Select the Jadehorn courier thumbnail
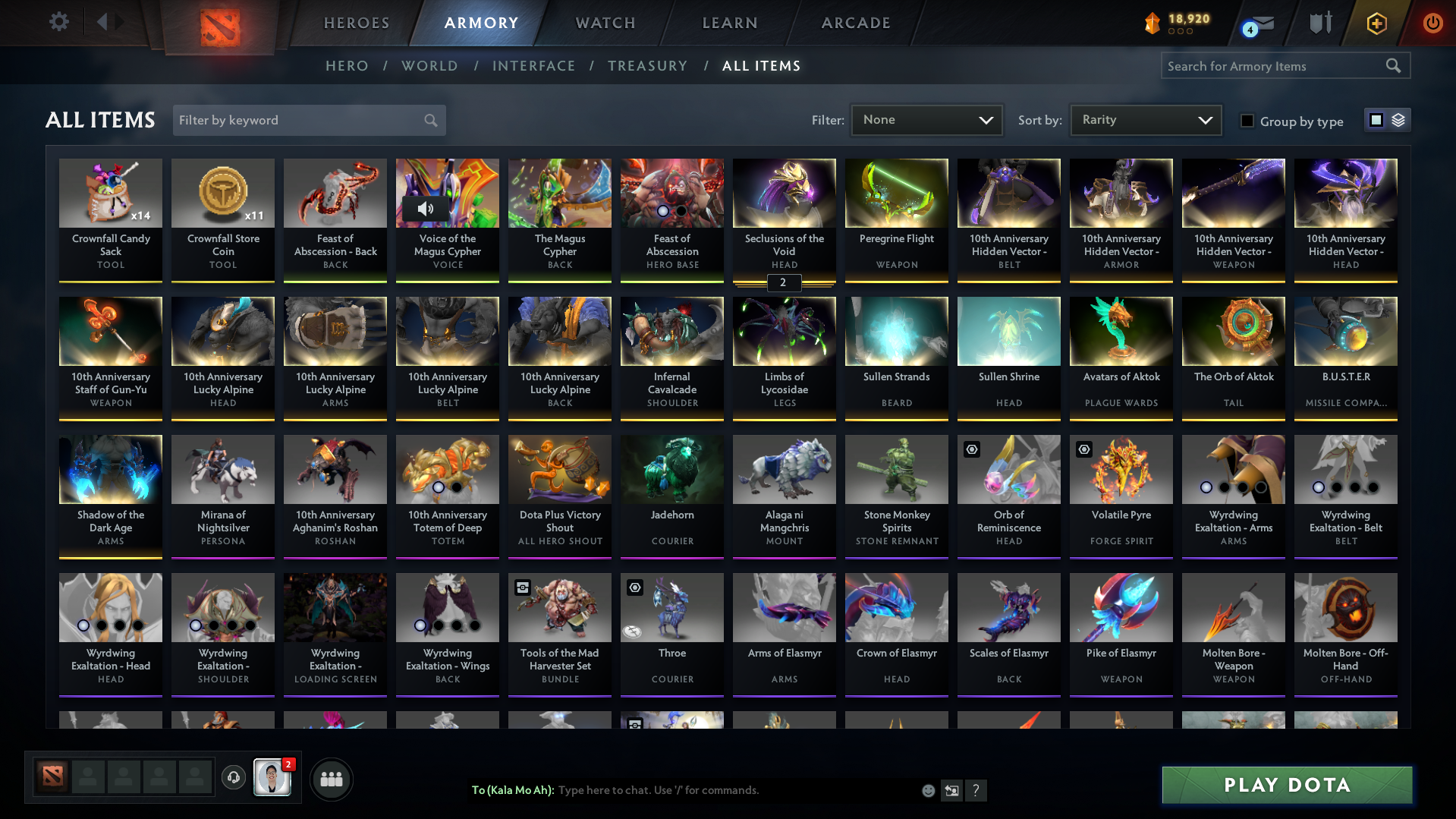 click(671, 470)
